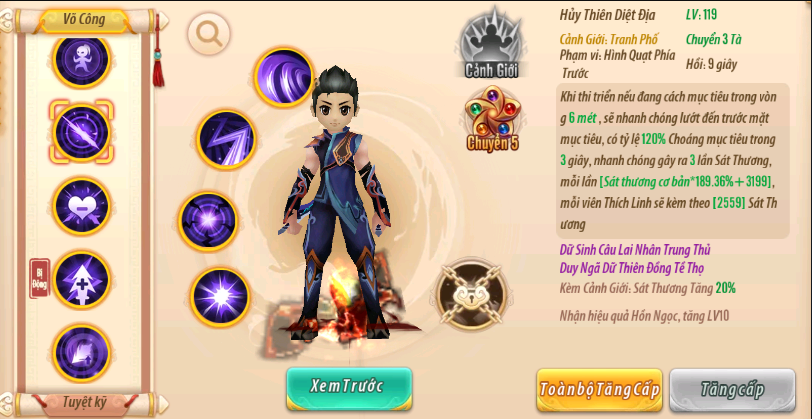Choose the purple concentric rings equipped skill

click(207, 221)
